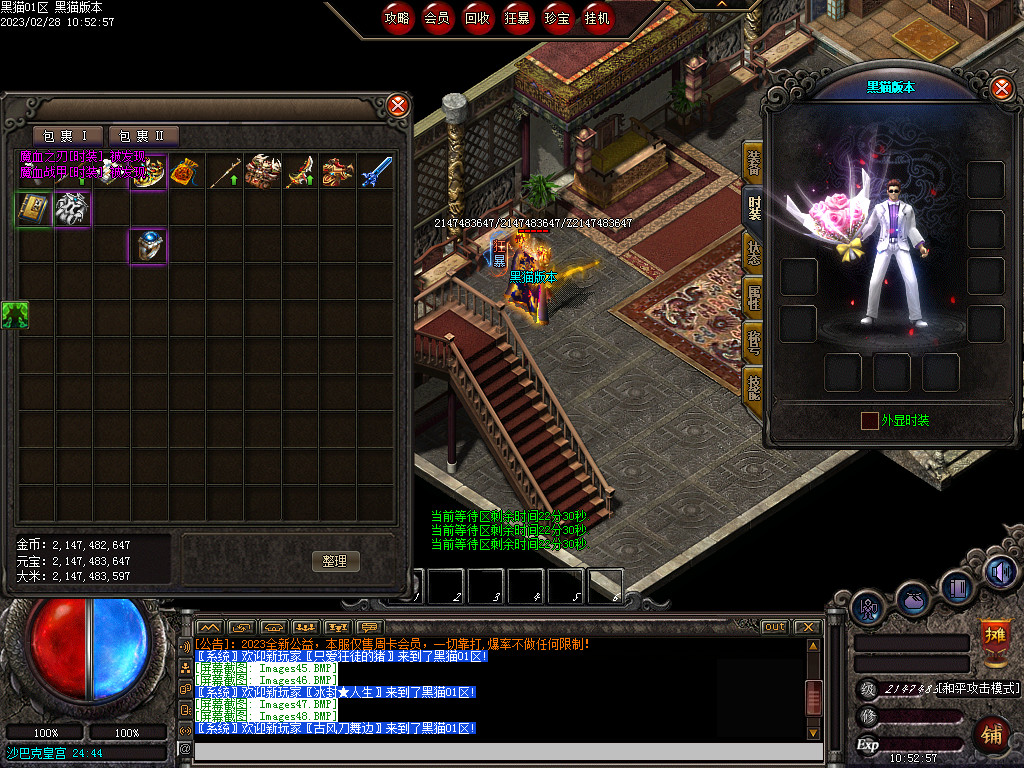The height and width of the screenshot is (768, 1024).
Task: Open the 属性 attributes tab
Action: (753, 296)
